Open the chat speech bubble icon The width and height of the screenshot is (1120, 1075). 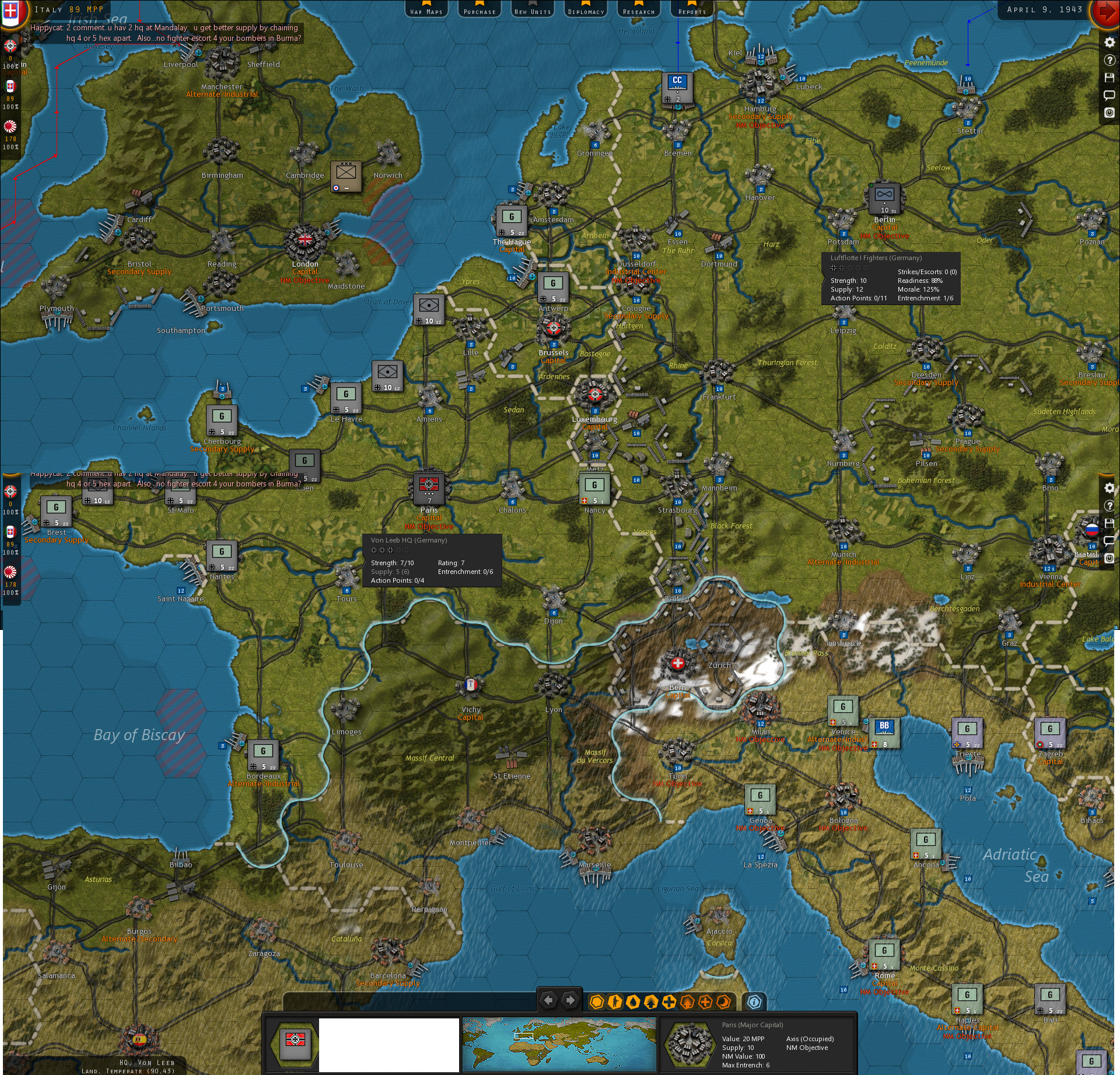1109,94
